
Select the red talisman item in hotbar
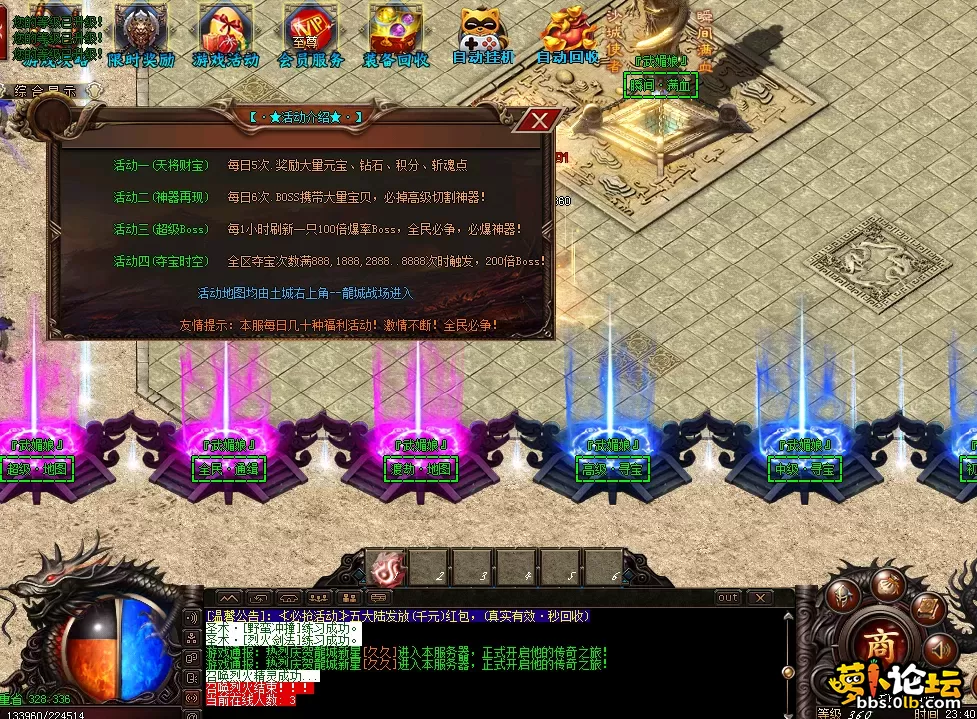(x=385, y=570)
